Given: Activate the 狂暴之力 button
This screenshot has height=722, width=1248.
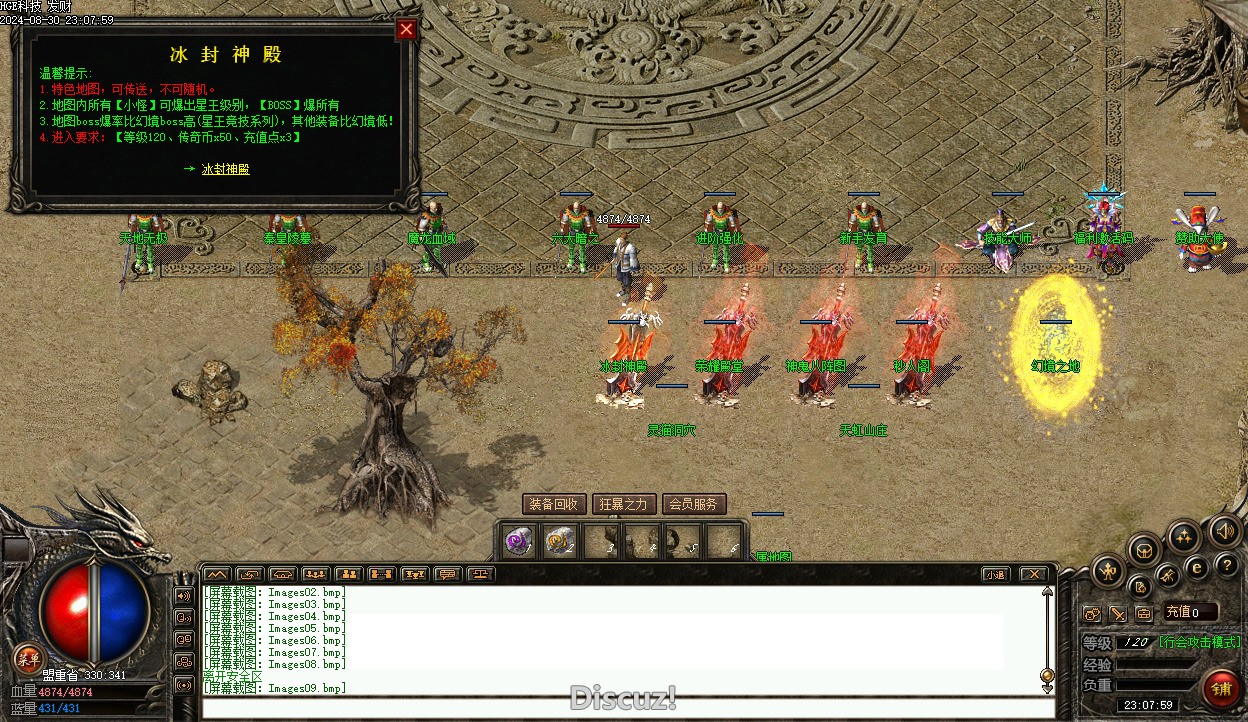Looking at the screenshot, I should point(624,504).
